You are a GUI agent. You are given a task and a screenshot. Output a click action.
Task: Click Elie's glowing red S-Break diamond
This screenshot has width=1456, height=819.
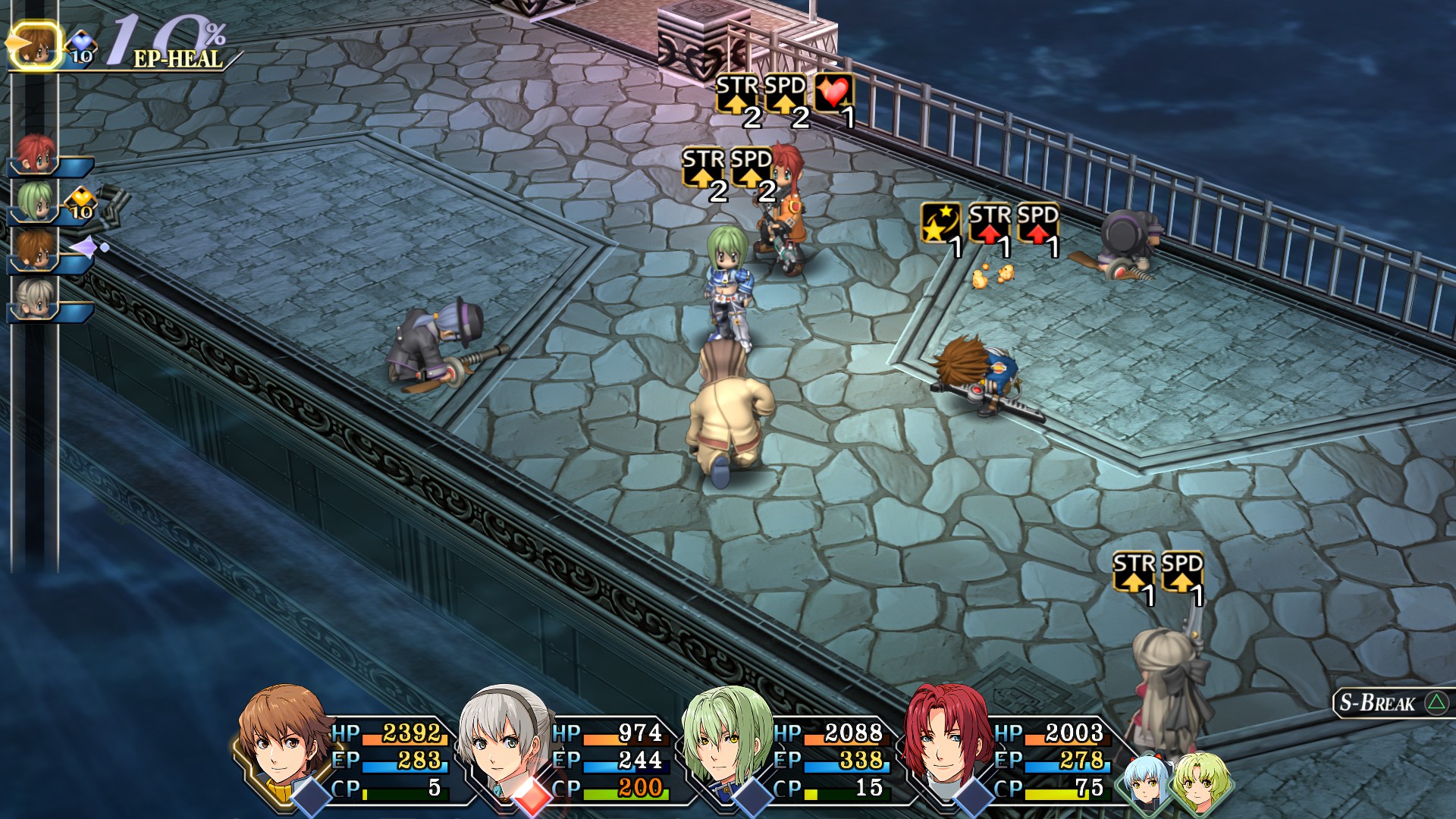tap(532, 798)
